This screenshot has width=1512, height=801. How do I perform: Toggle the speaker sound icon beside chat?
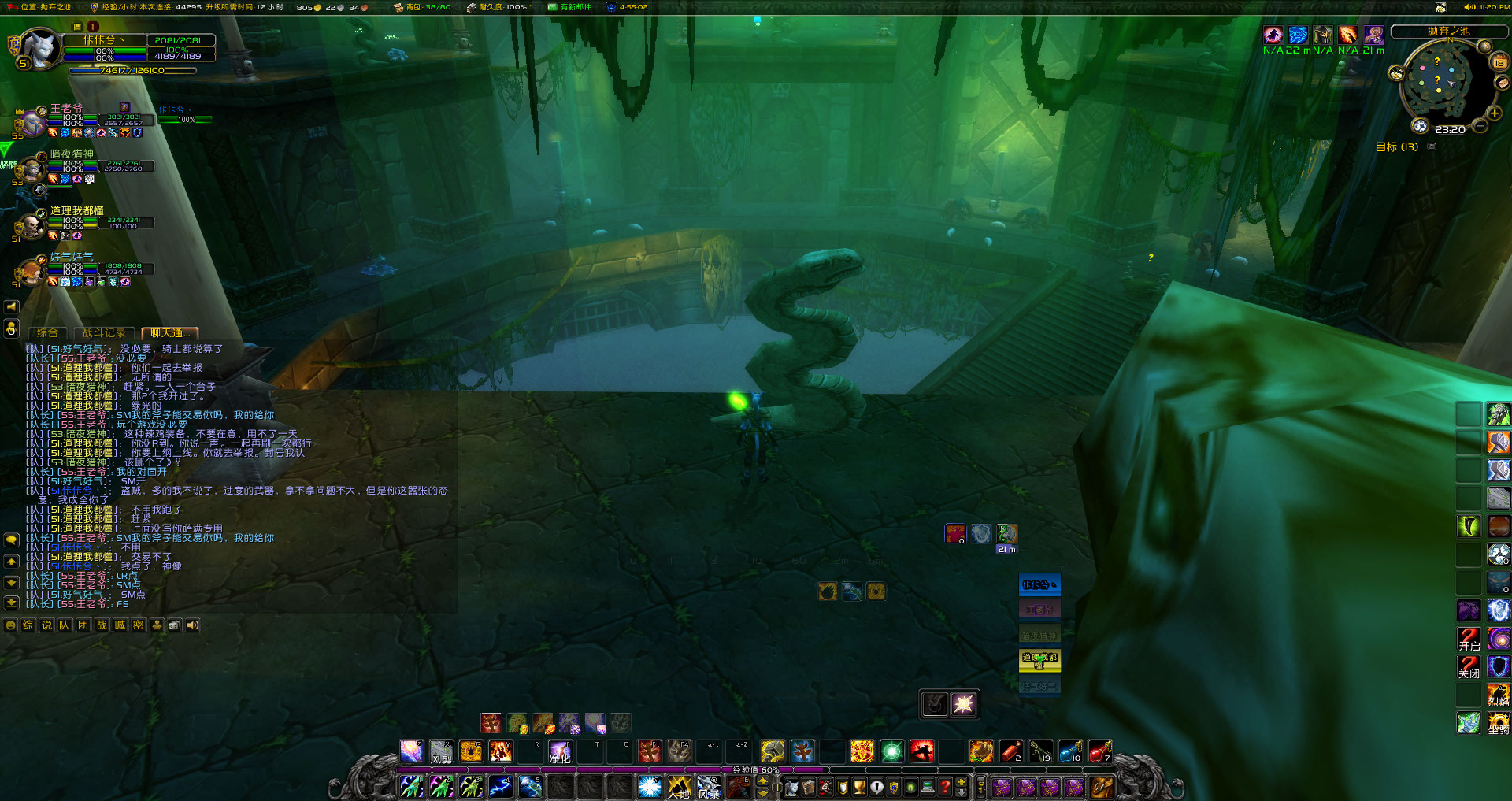pyautogui.click(x=191, y=625)
